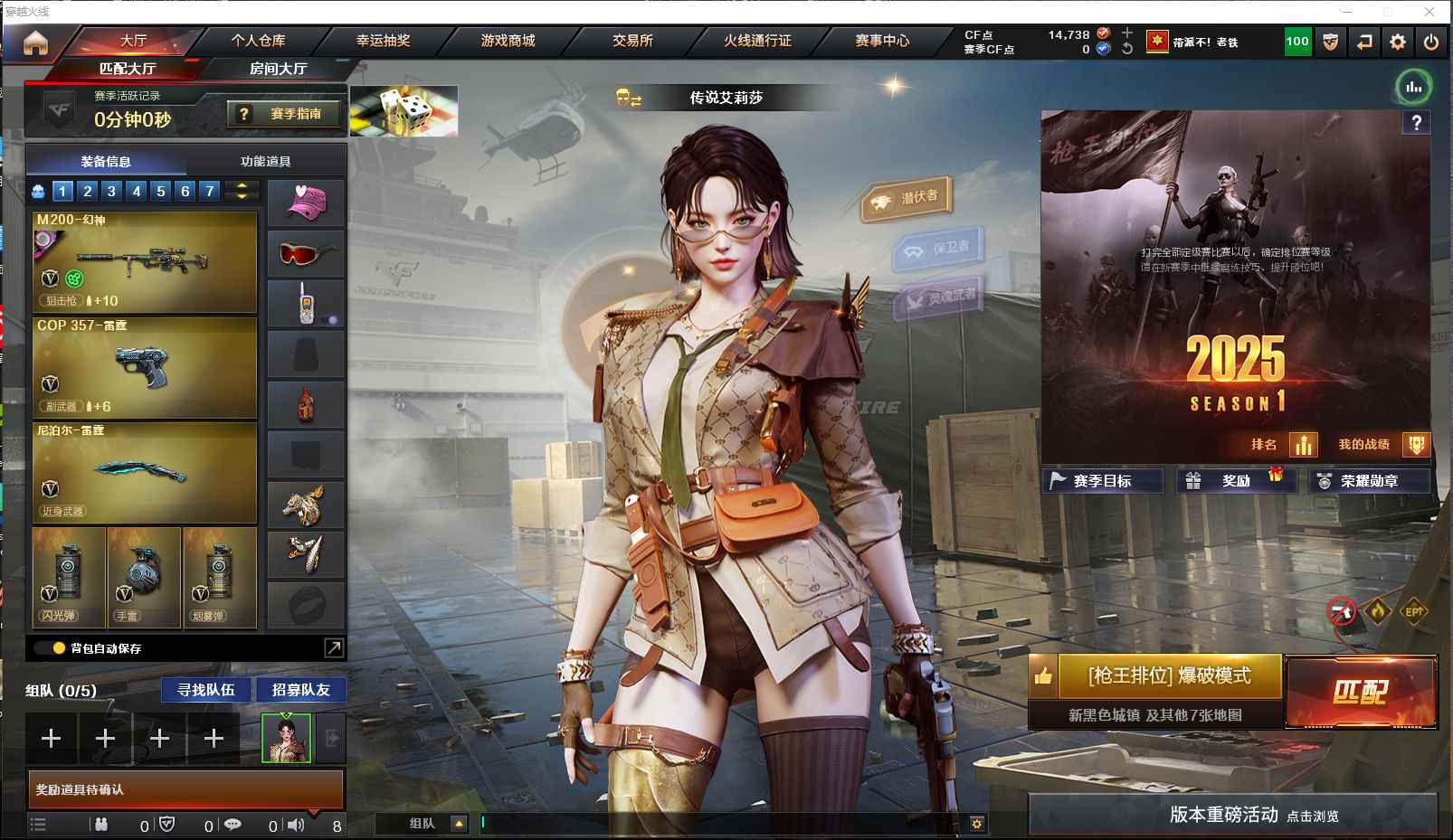Select the 功能道具 tab

point(266,162)
